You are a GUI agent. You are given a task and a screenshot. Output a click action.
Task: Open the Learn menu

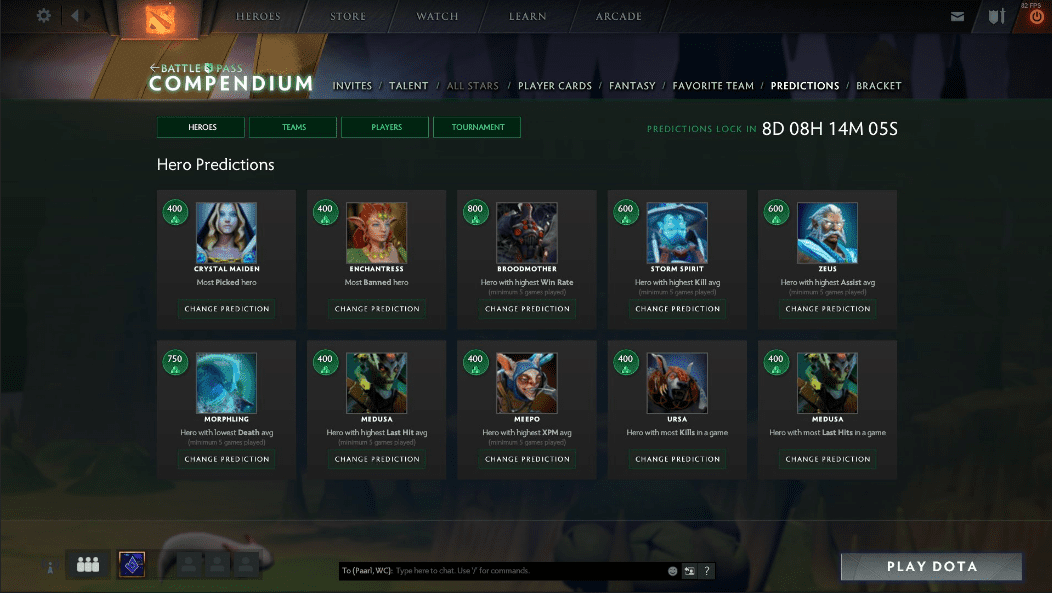[x=526, y=16]
